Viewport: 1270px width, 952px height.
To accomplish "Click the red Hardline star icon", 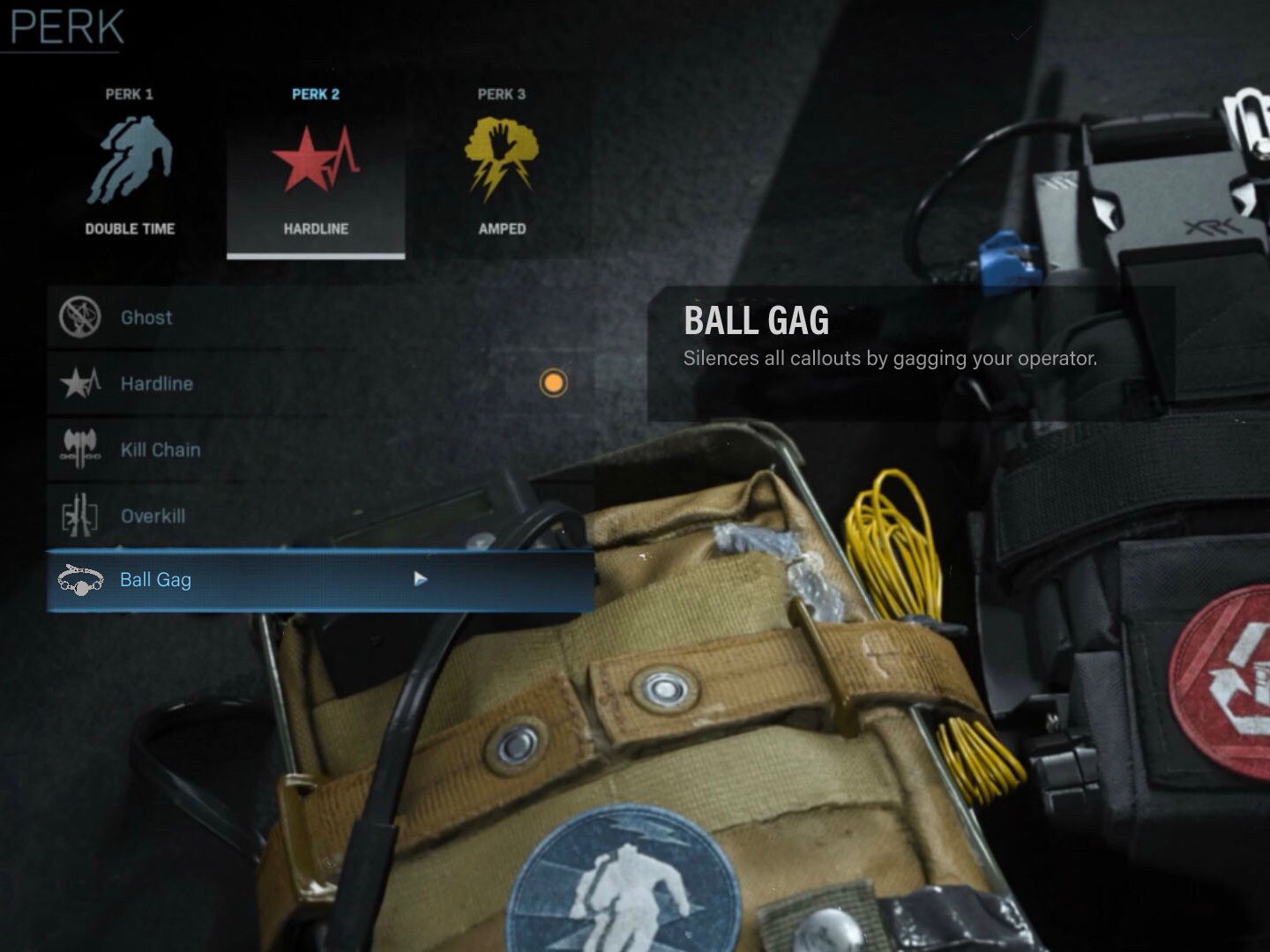I will click(x=316, y=159).
